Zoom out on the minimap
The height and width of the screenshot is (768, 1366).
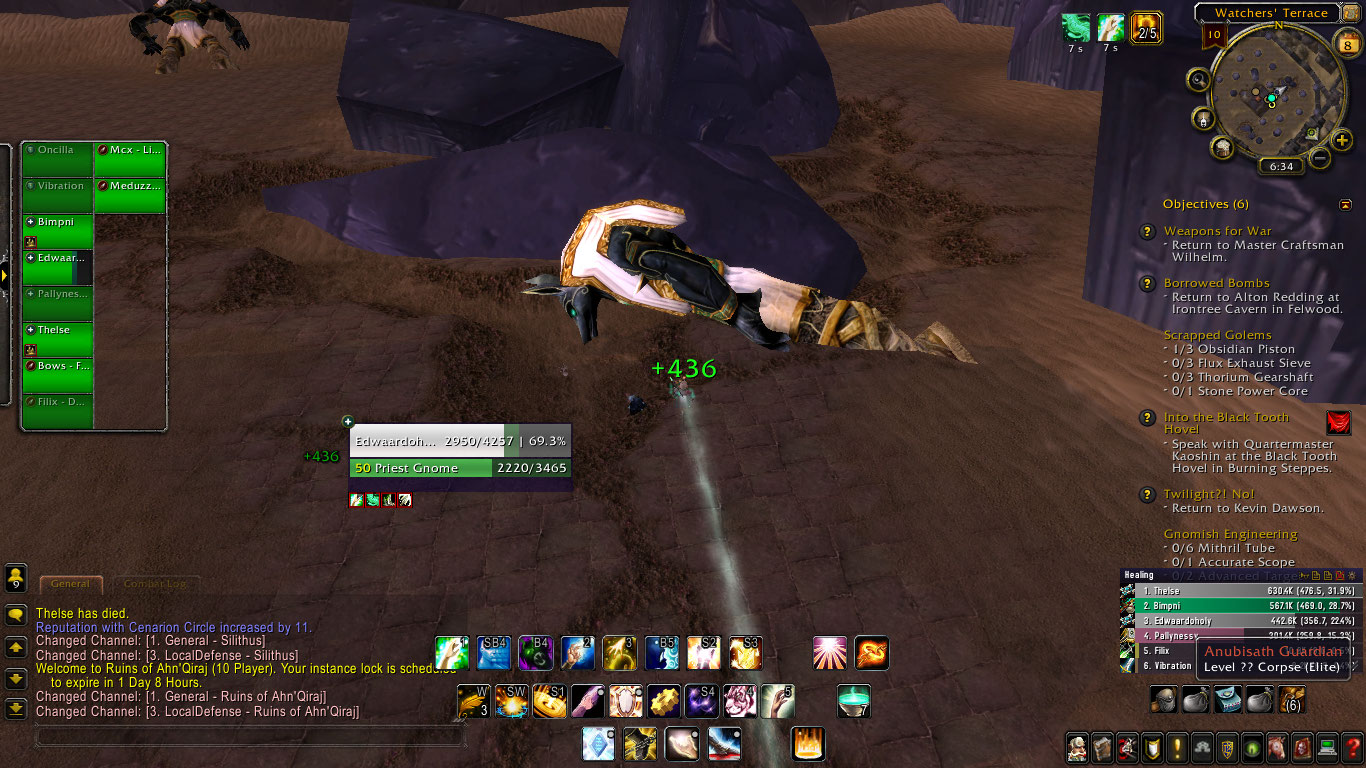click(1320, 158)
